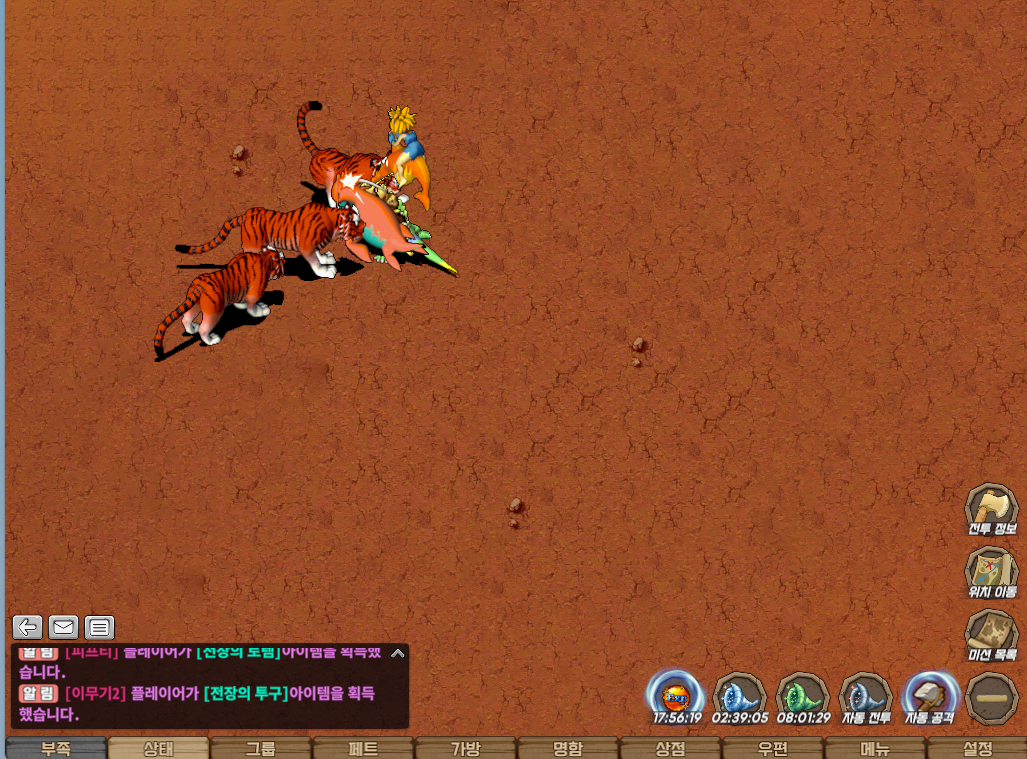
Task: Click the Exp boost orb icon
Action: [676, 694]
